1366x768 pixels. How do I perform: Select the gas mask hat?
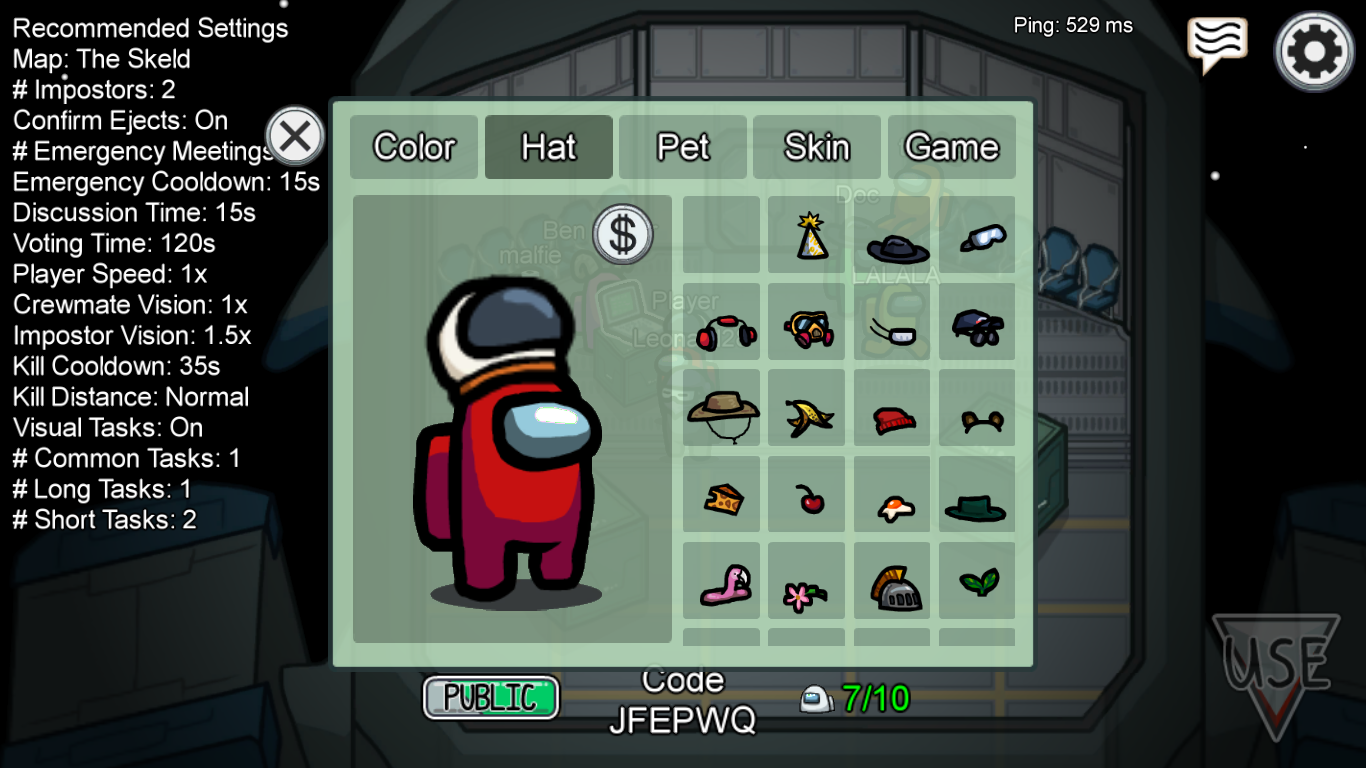(x=807, y=323)
